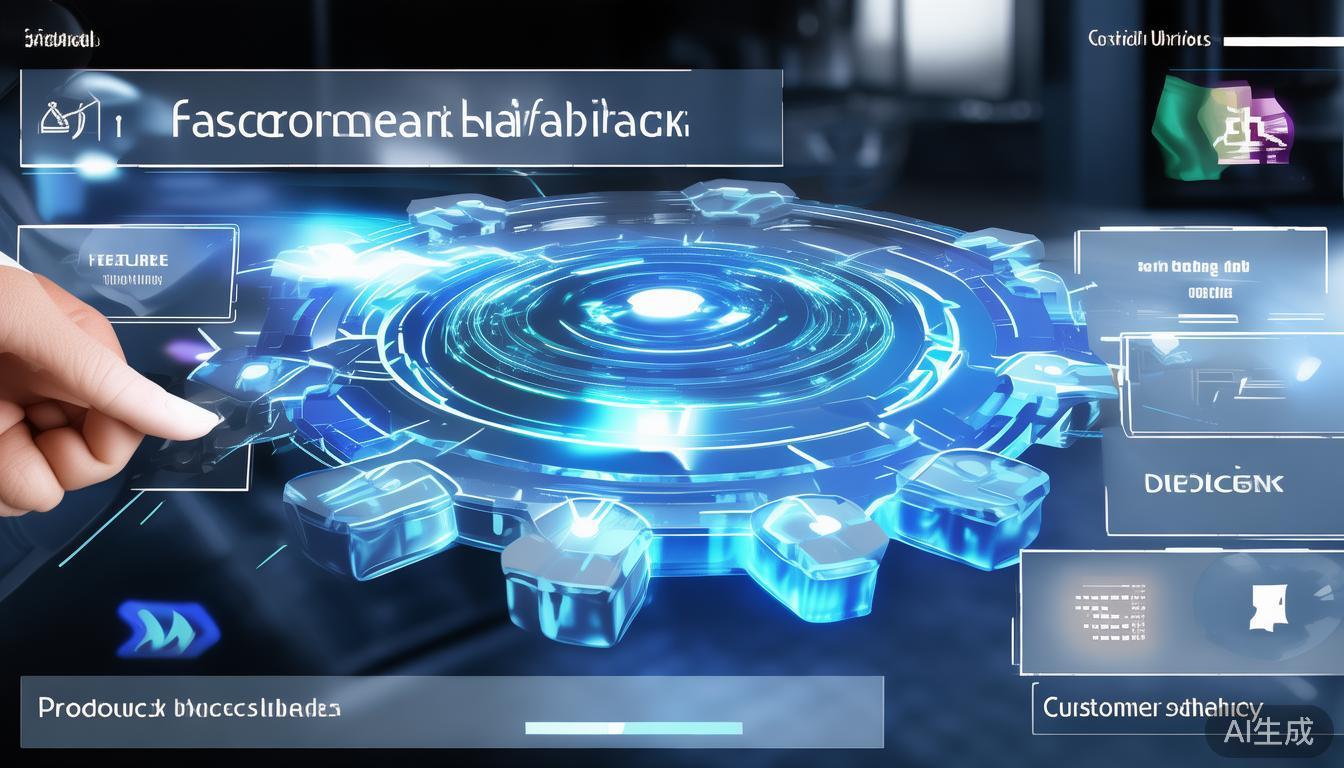1344x768 pixels.
Task: Open the Customer panel button
Action: tap(1152, 708)
